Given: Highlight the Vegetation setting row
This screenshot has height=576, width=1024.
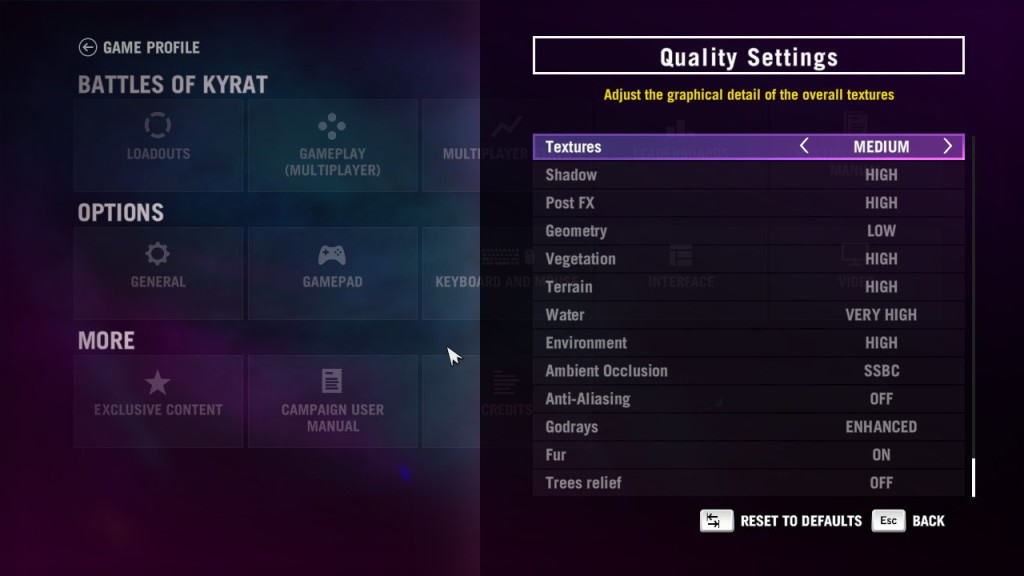Looking at the screenshot, I should click(x=748, y=259).
